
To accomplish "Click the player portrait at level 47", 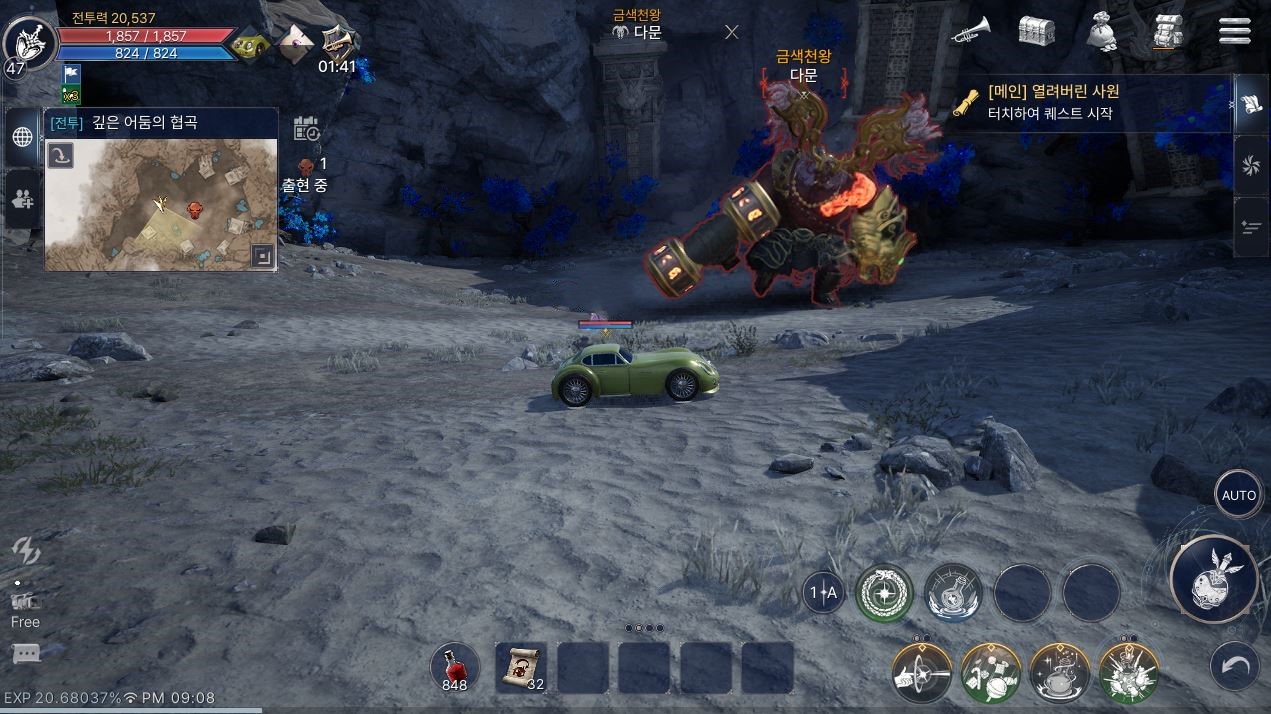I will [x=29, y=42].
